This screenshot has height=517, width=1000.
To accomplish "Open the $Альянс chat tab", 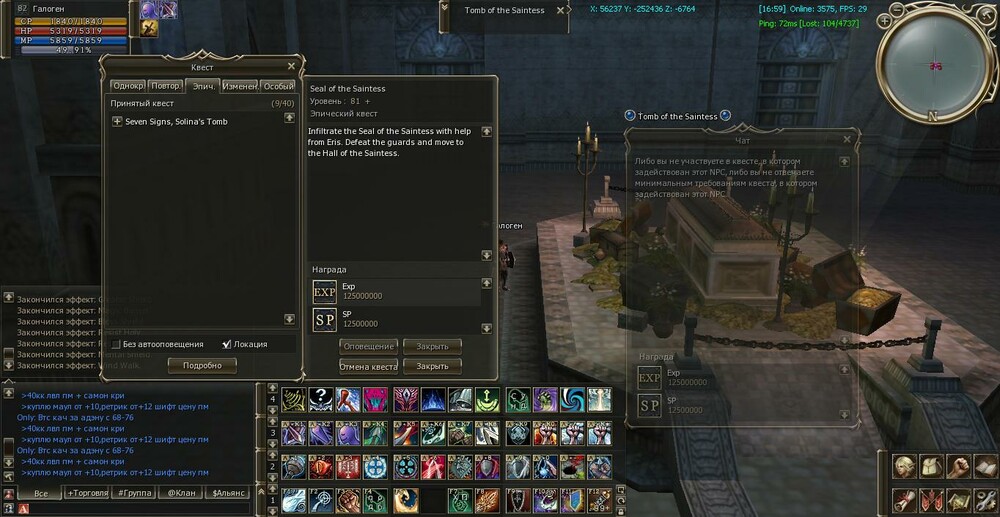I will pos(228,493).
